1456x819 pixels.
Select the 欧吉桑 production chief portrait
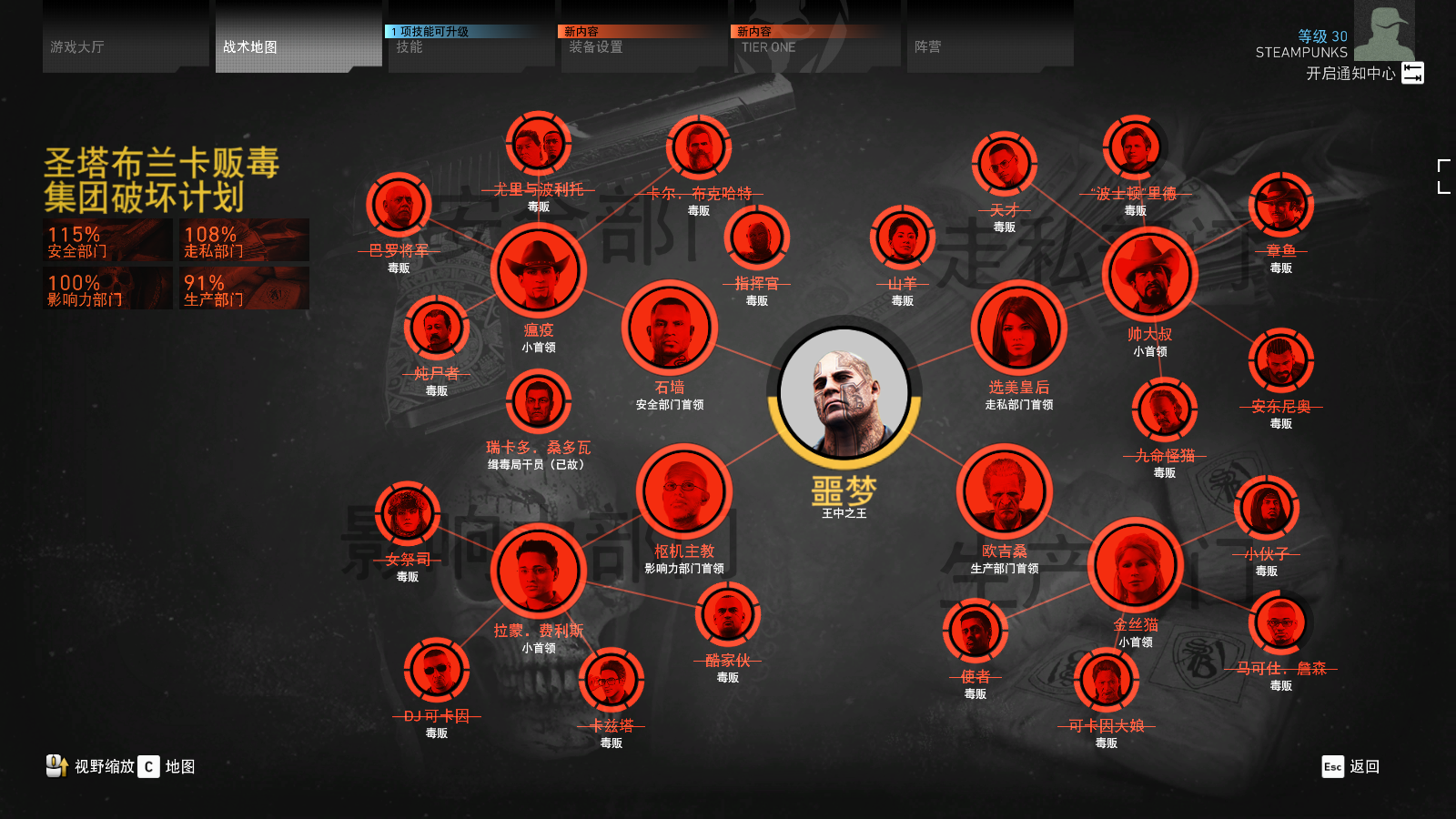(x=1005, y=492)
